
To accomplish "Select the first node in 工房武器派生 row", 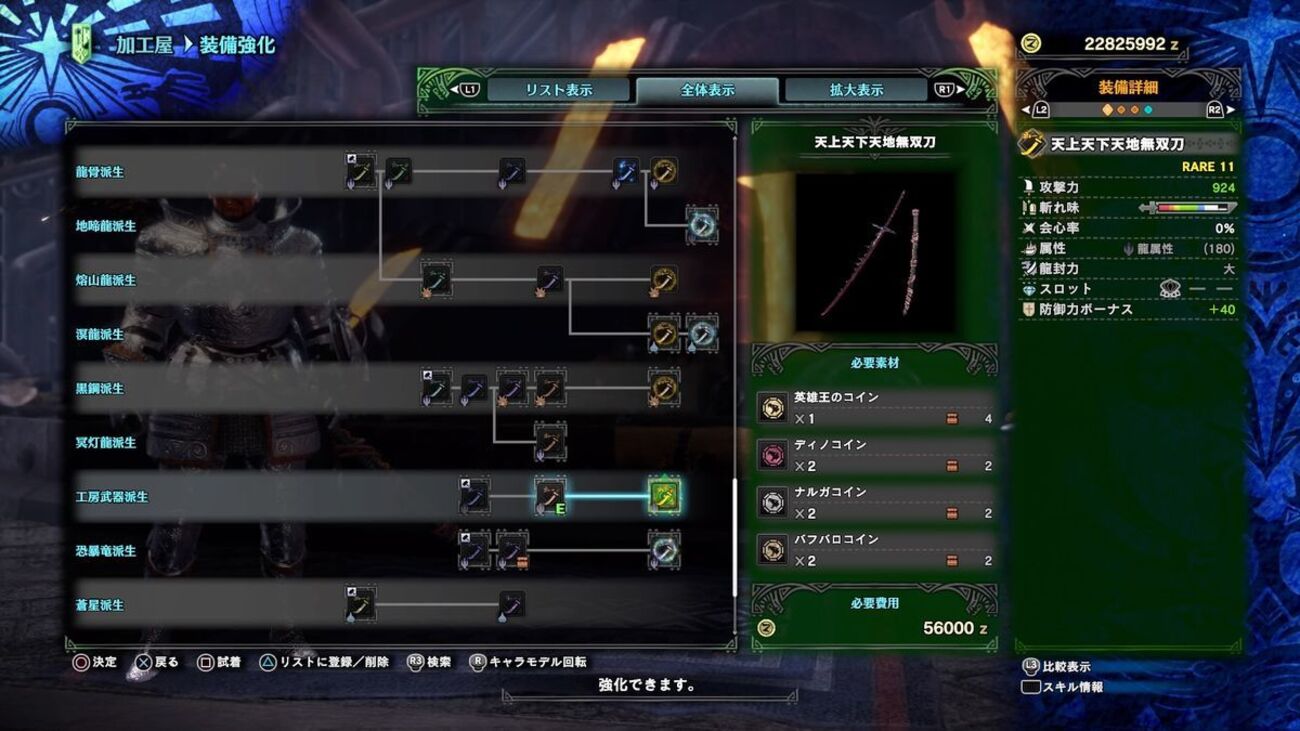I will [x=474, y=496].
